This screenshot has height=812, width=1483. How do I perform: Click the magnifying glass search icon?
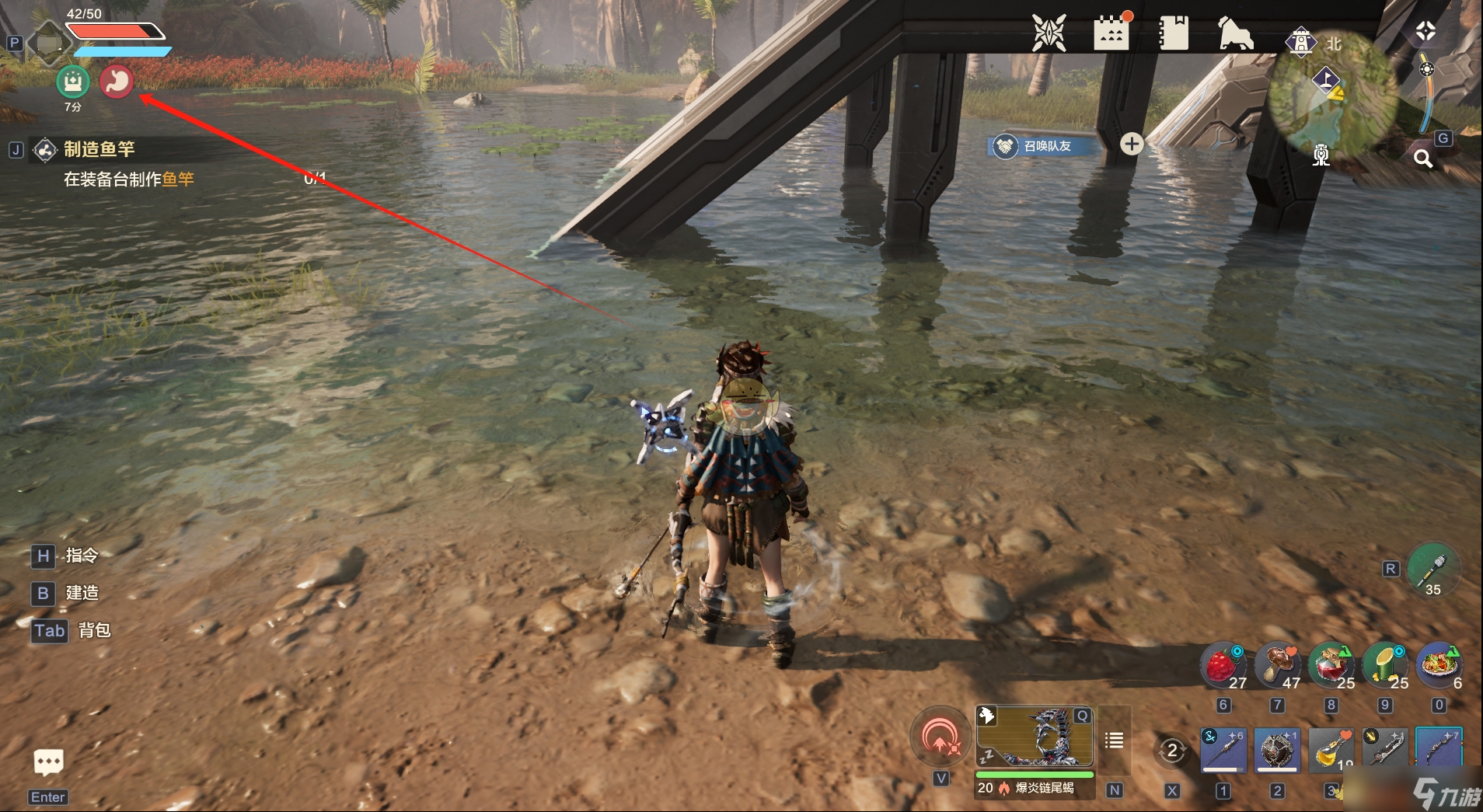(x=1422, y=159)
